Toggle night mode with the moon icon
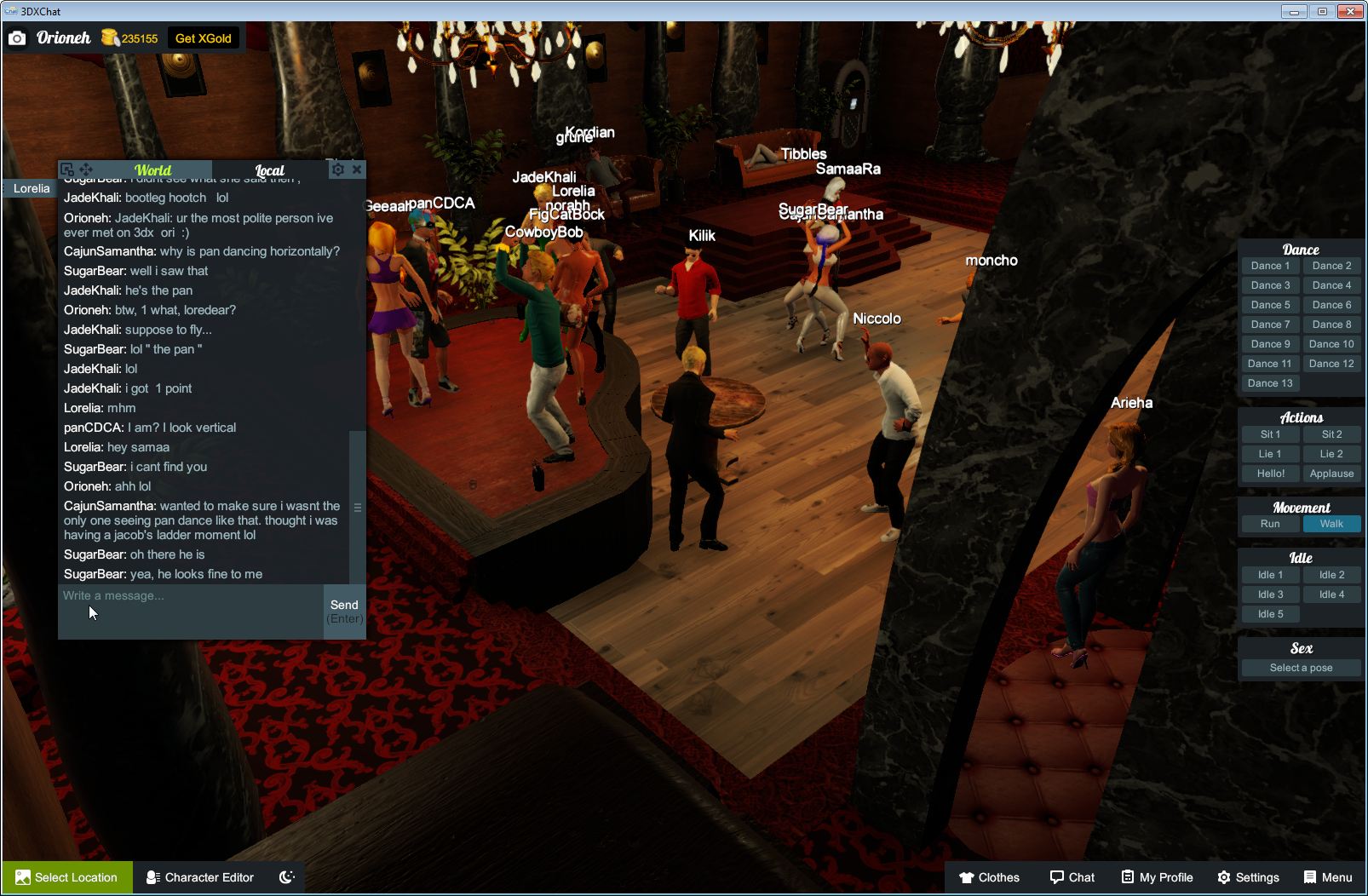 [286, 877]
